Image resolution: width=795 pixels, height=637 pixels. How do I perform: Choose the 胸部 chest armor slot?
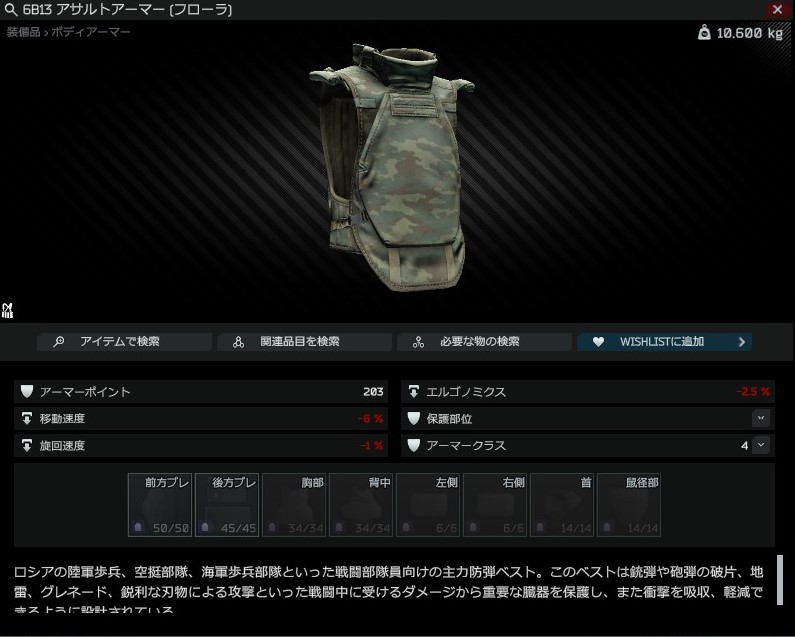coord(294,505)
